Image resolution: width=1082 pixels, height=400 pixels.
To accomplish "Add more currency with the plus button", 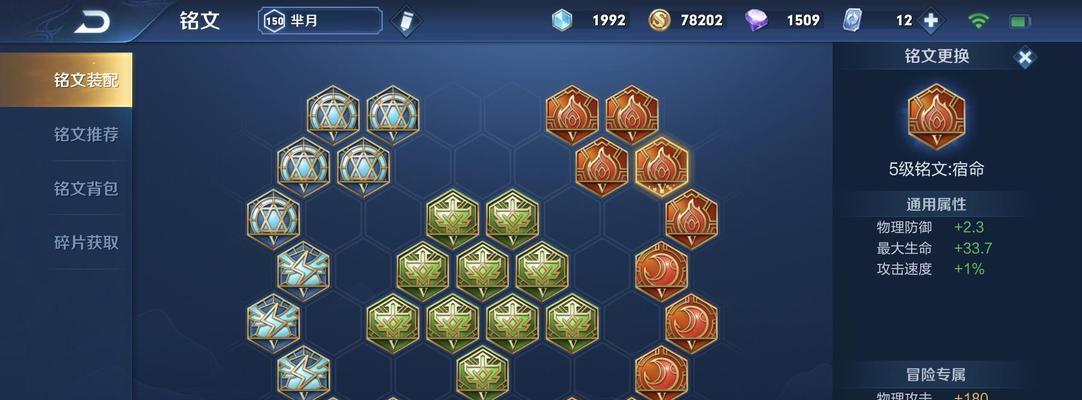I will pos(931,21).
